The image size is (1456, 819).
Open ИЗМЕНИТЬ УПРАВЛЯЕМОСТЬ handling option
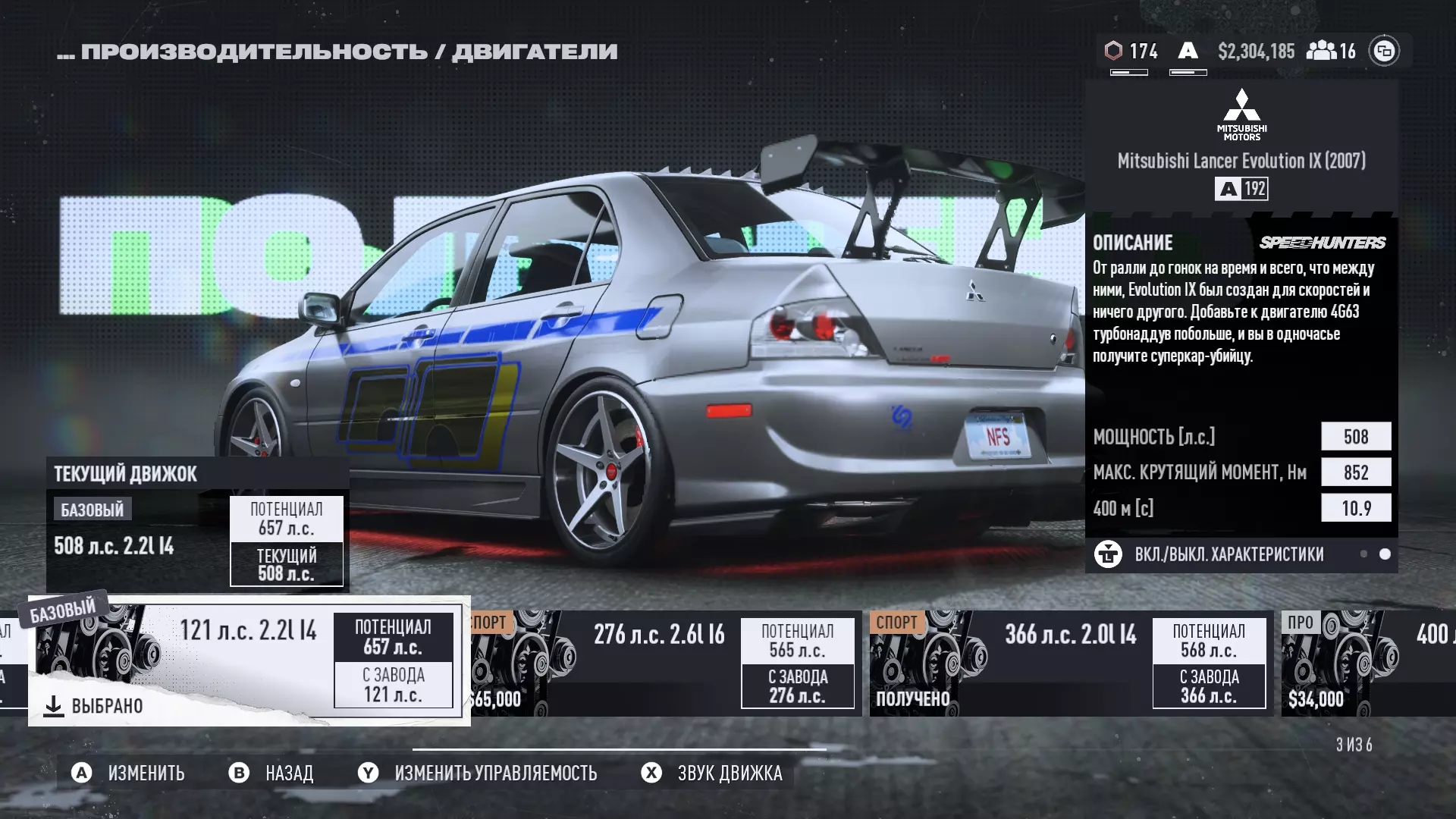point(478,773)
